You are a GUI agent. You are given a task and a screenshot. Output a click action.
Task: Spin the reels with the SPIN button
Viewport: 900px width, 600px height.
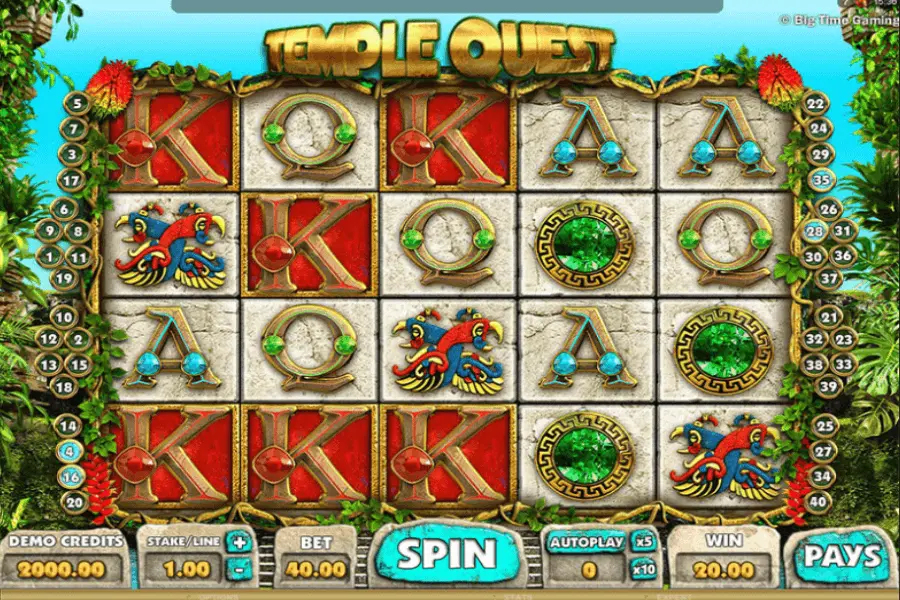pos(448,554)
